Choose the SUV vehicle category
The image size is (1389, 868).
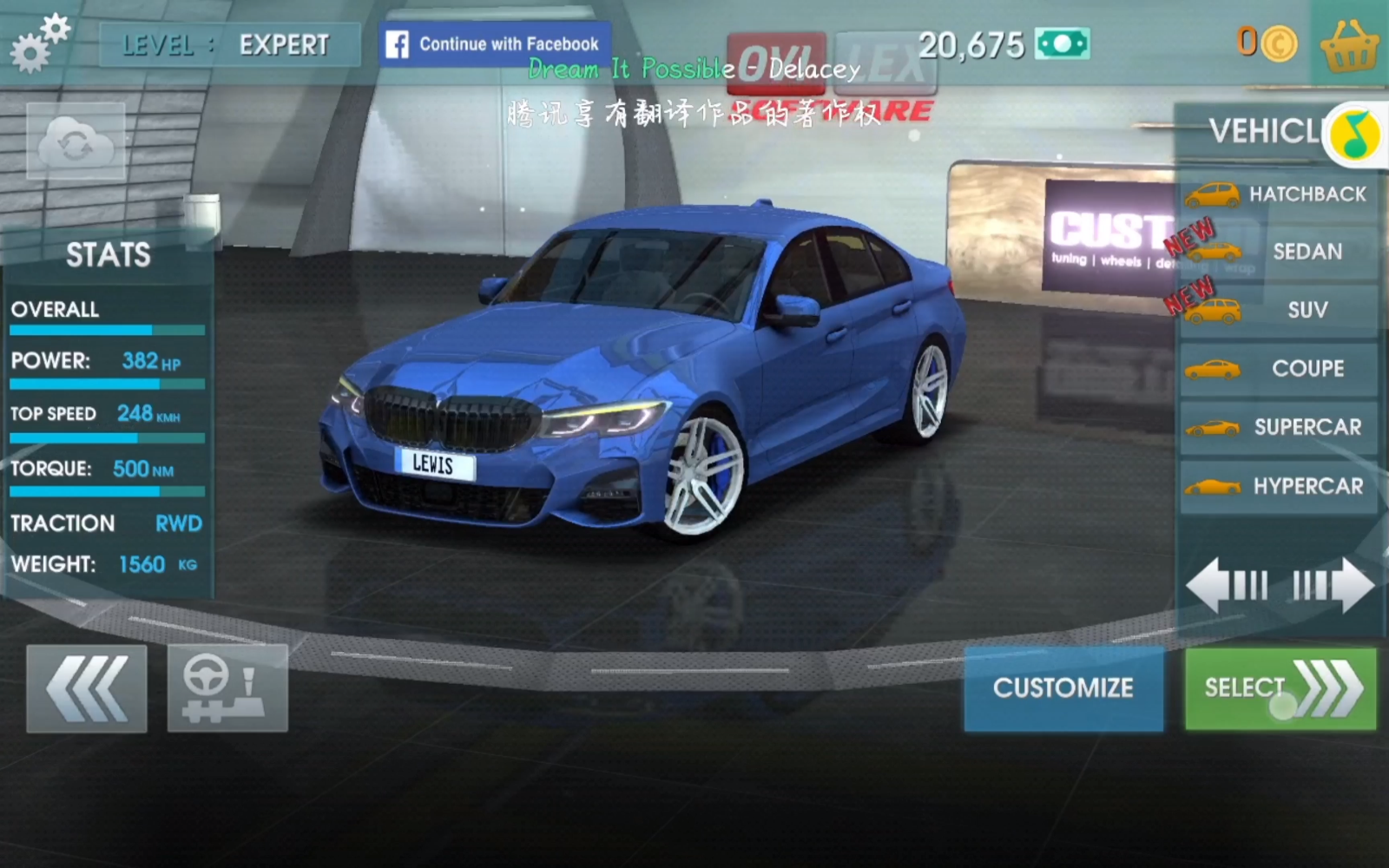[x=1278, y=311]
